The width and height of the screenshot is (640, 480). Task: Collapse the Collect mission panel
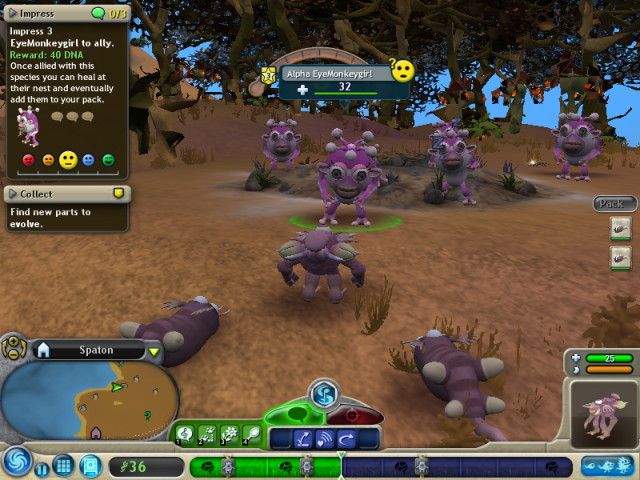12,194
